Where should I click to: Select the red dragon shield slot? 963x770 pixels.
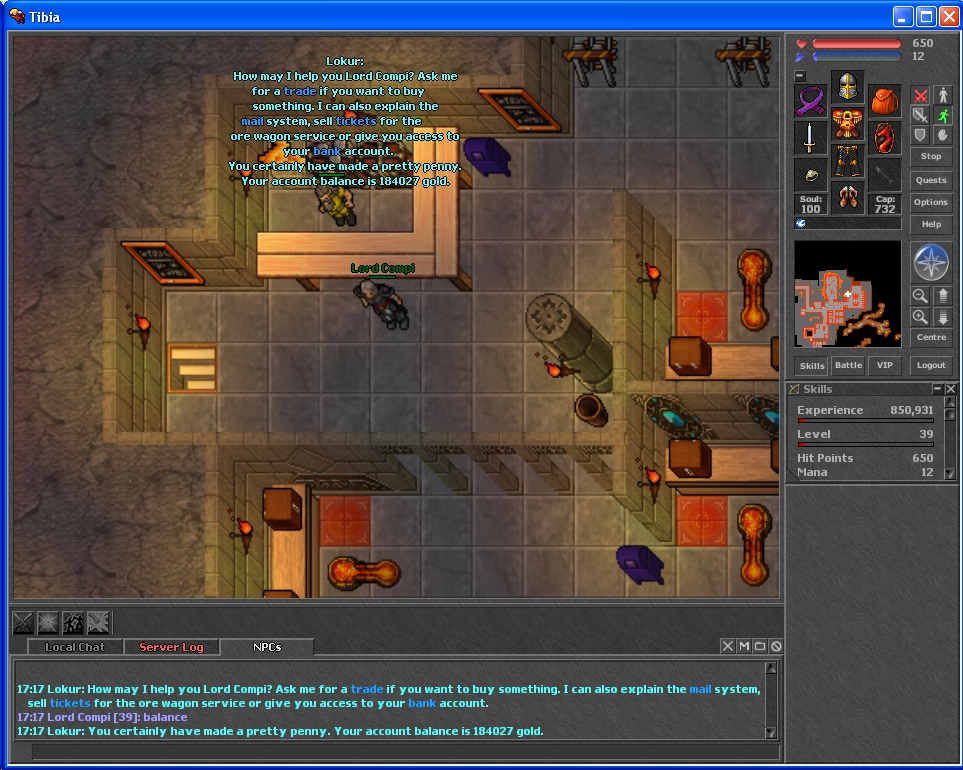click(884, 137)
